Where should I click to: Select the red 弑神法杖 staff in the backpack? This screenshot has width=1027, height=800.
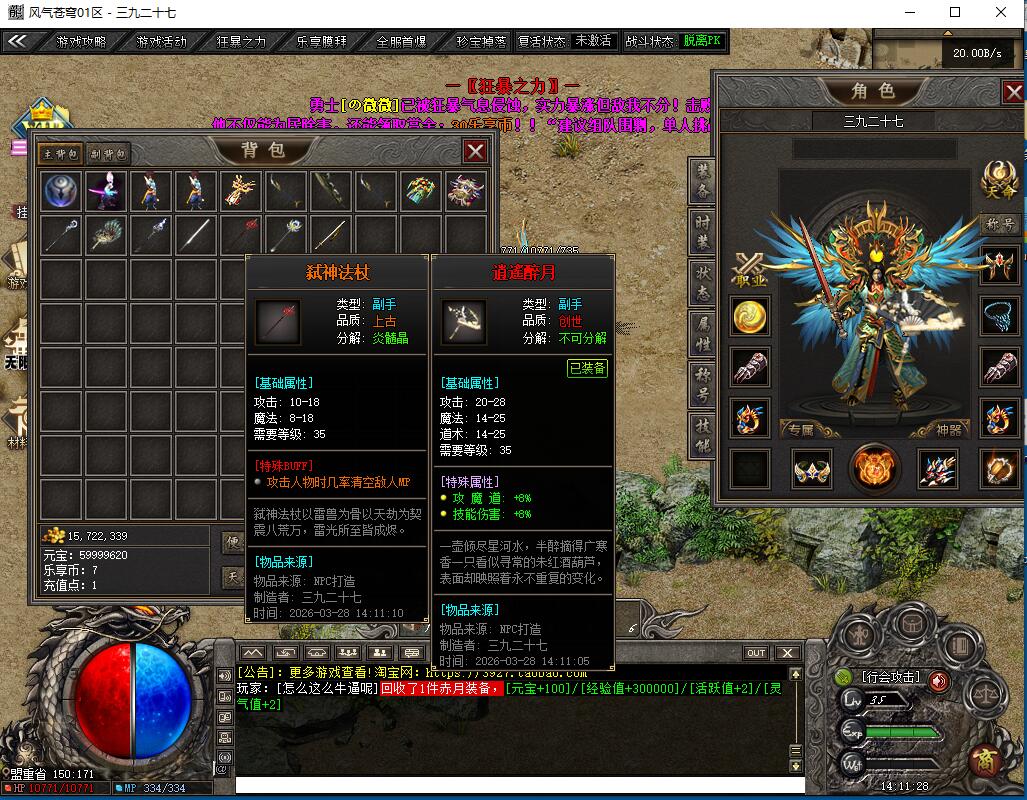(238, 235)
